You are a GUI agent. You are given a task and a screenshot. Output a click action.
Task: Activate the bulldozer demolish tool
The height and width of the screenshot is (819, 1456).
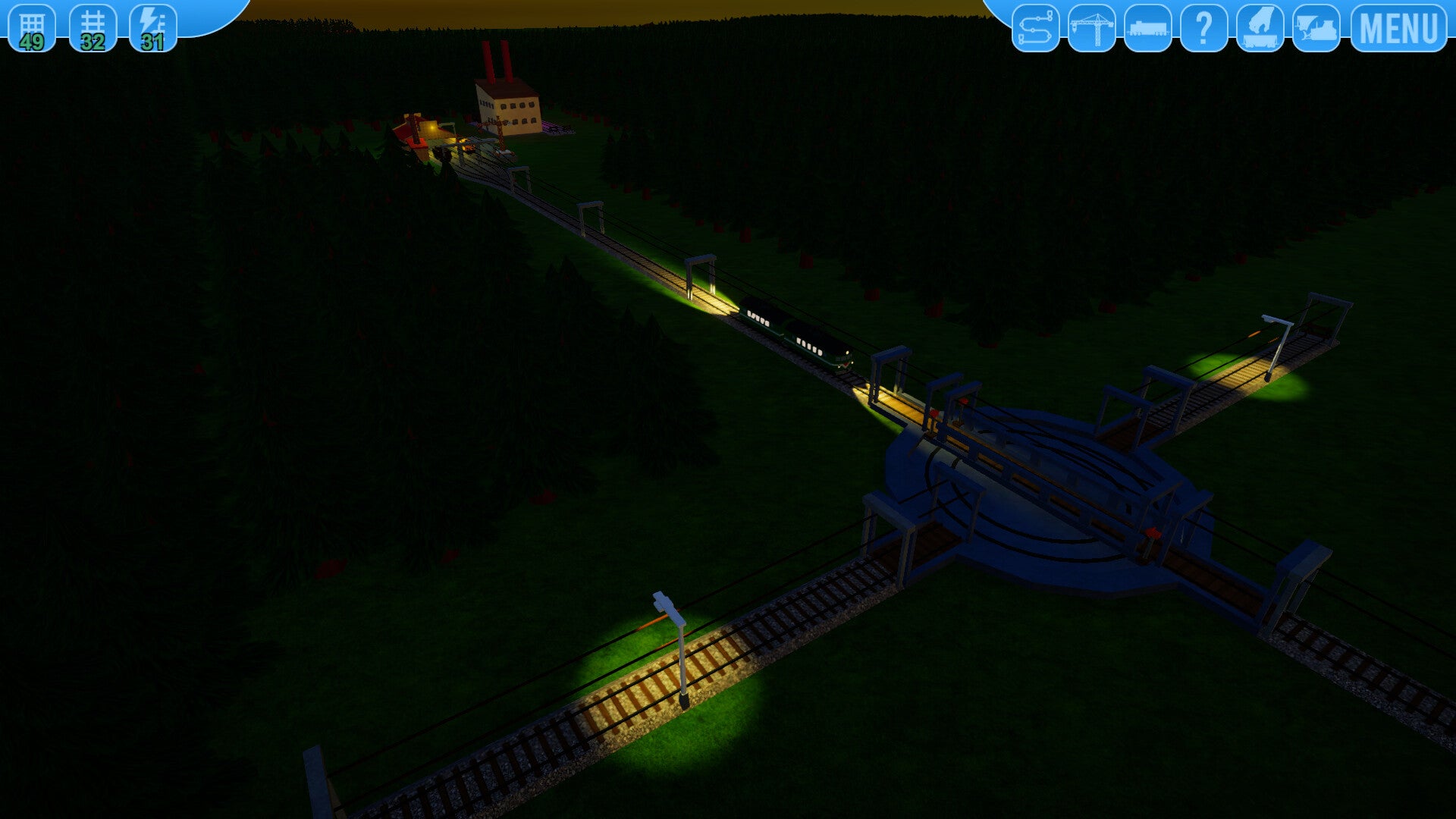pyautogui.click(x=1316, y=28)
